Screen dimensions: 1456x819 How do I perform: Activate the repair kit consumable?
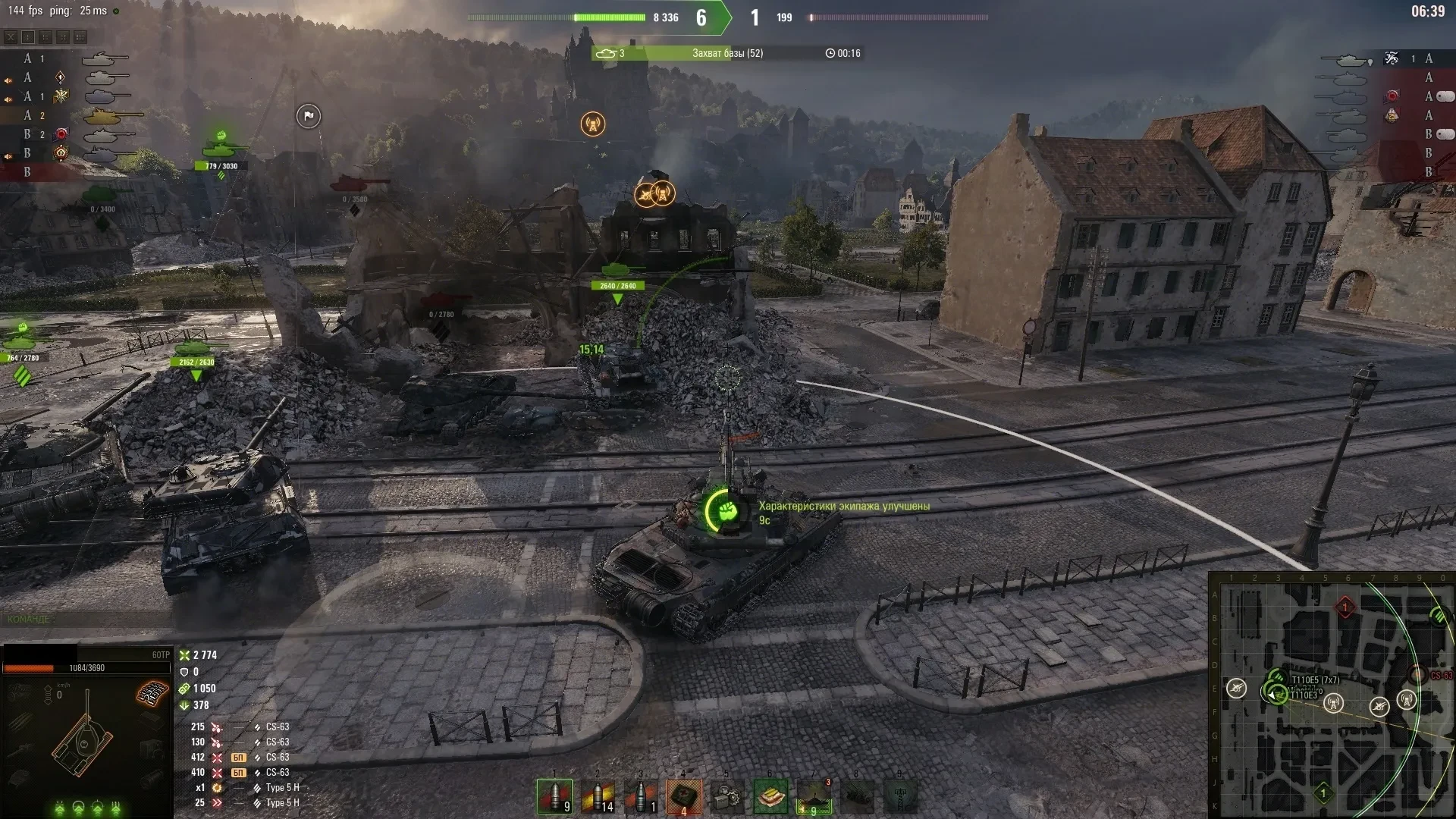pyautogui.click(x=727, y=796)
